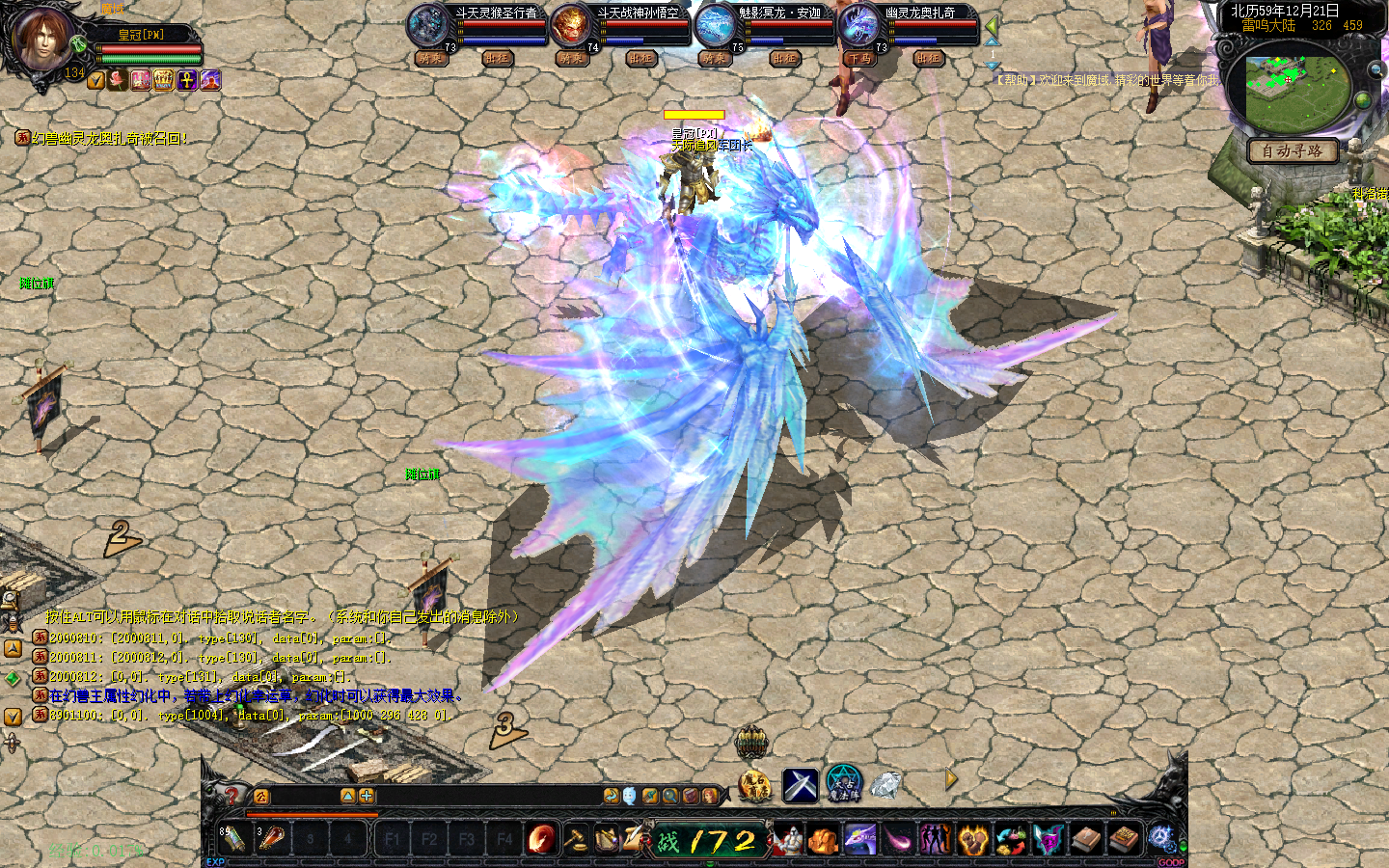This screenshot has height=868, width=1389.
Task: Dismount with the 下马 button
Action: [x=858, y=59]
